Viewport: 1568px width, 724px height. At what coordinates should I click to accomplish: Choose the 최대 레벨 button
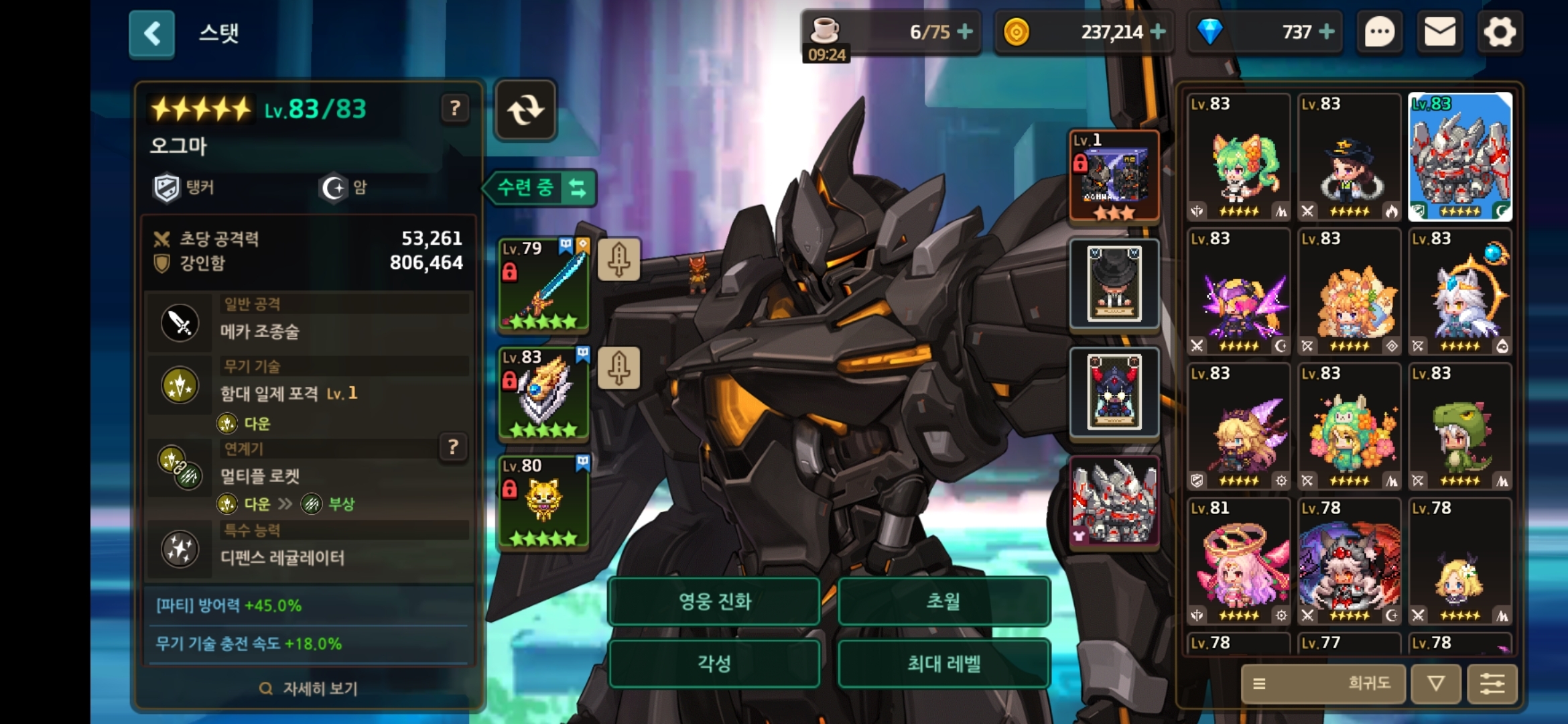[943, 664]
